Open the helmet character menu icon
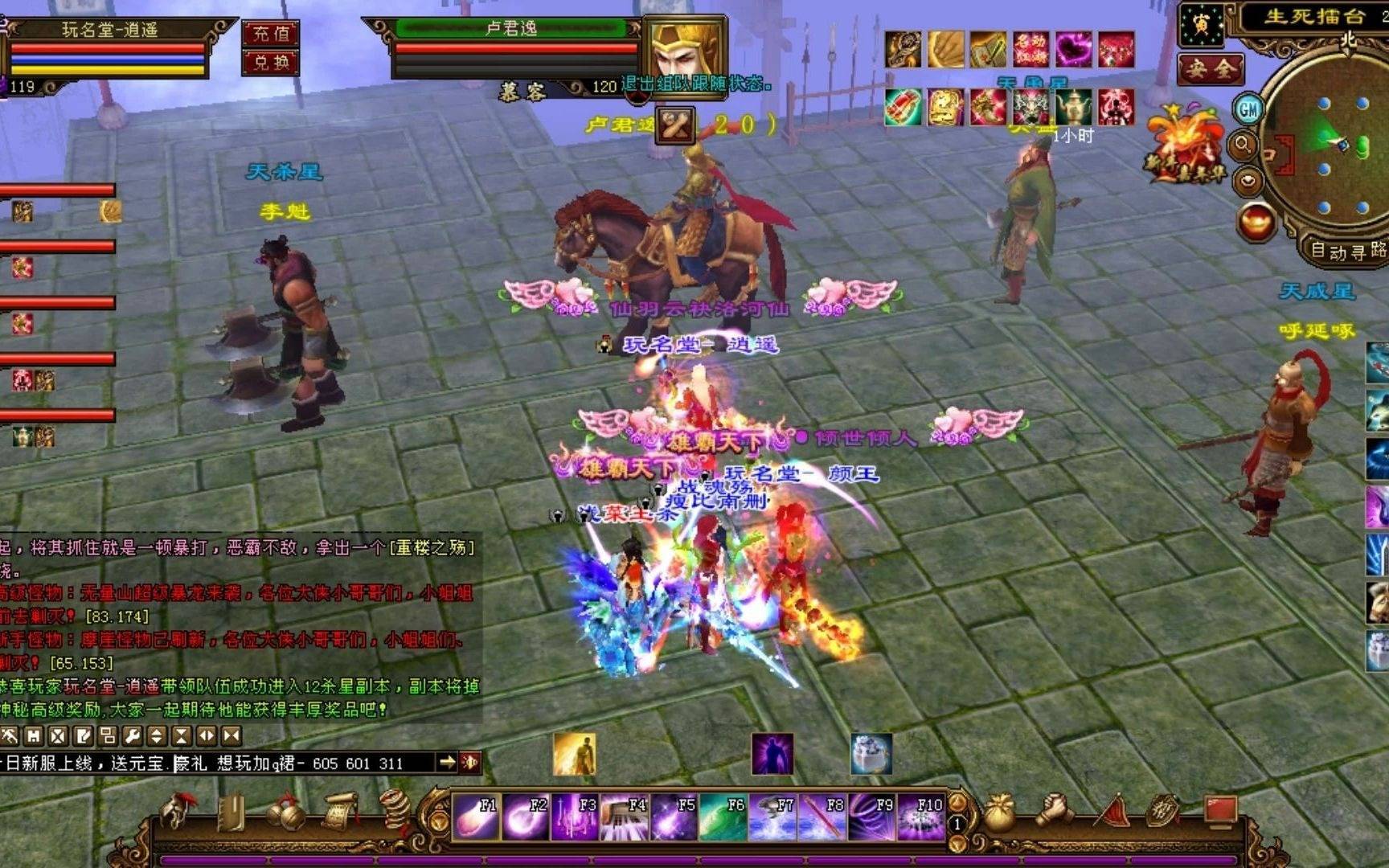This screenshot has height=868, width=1389. tap(176, 812)
